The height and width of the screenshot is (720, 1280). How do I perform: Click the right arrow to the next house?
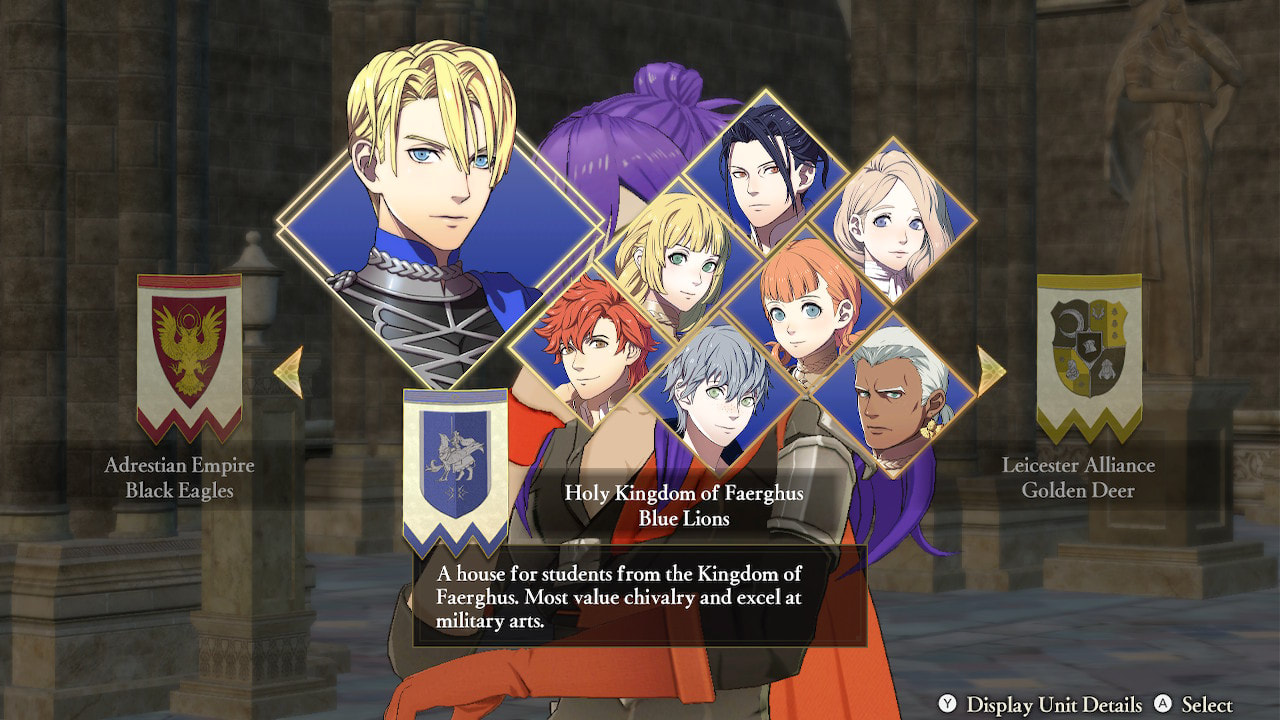[x=990, y=371]
